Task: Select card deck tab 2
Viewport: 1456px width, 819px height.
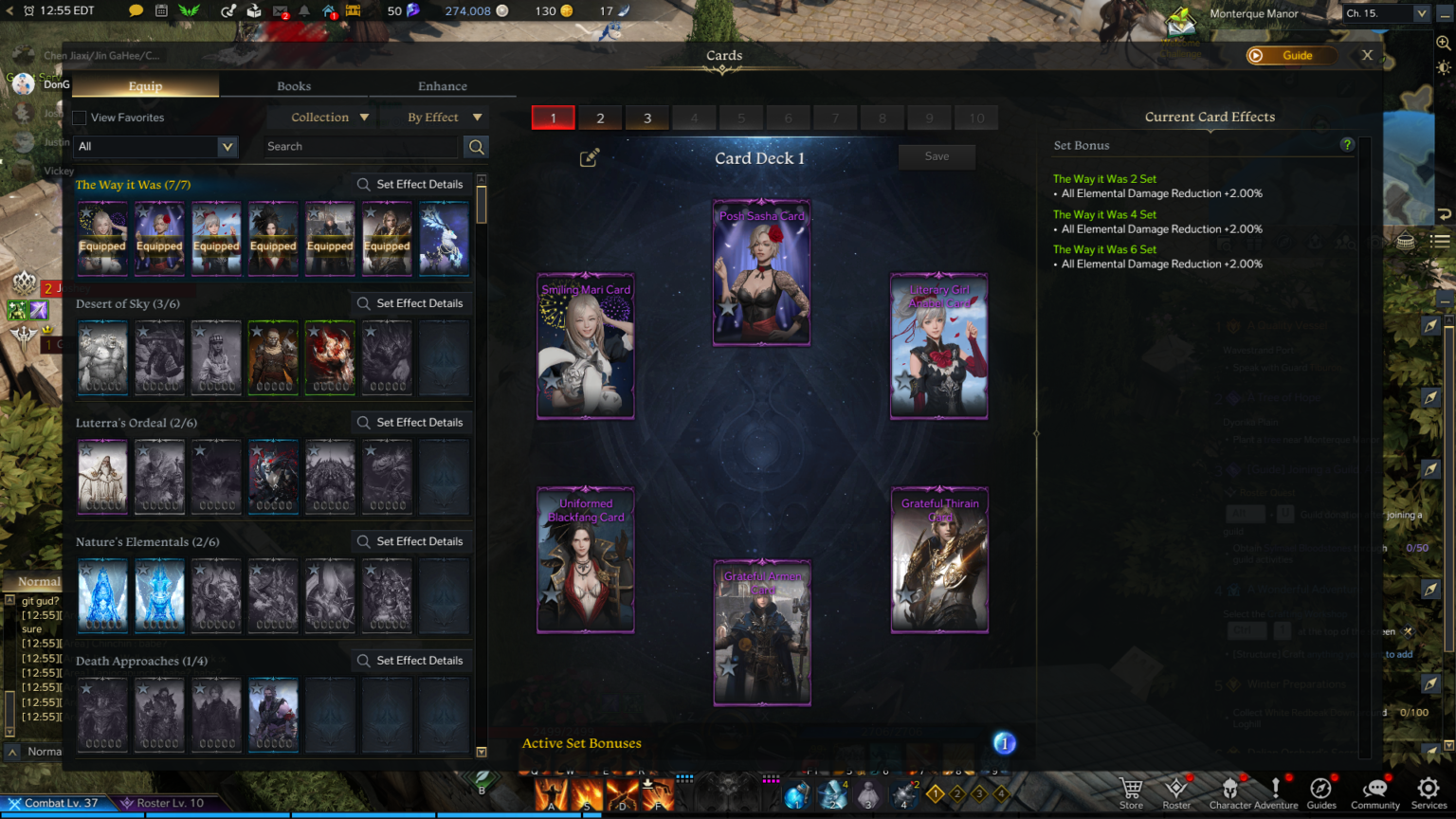Action: [600, 118]
